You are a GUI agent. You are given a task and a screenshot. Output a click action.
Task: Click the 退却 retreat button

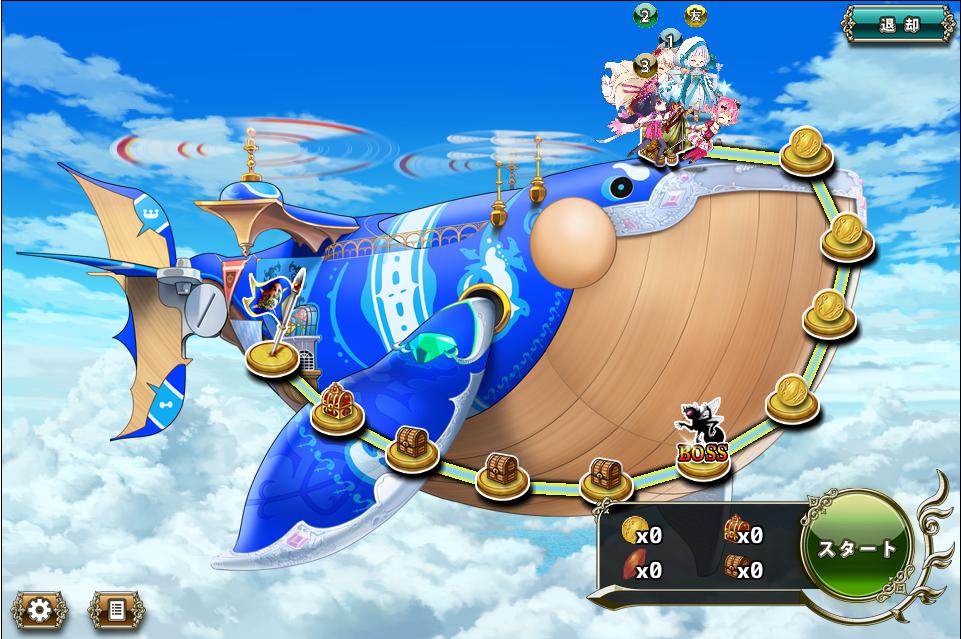pos(897,24)
